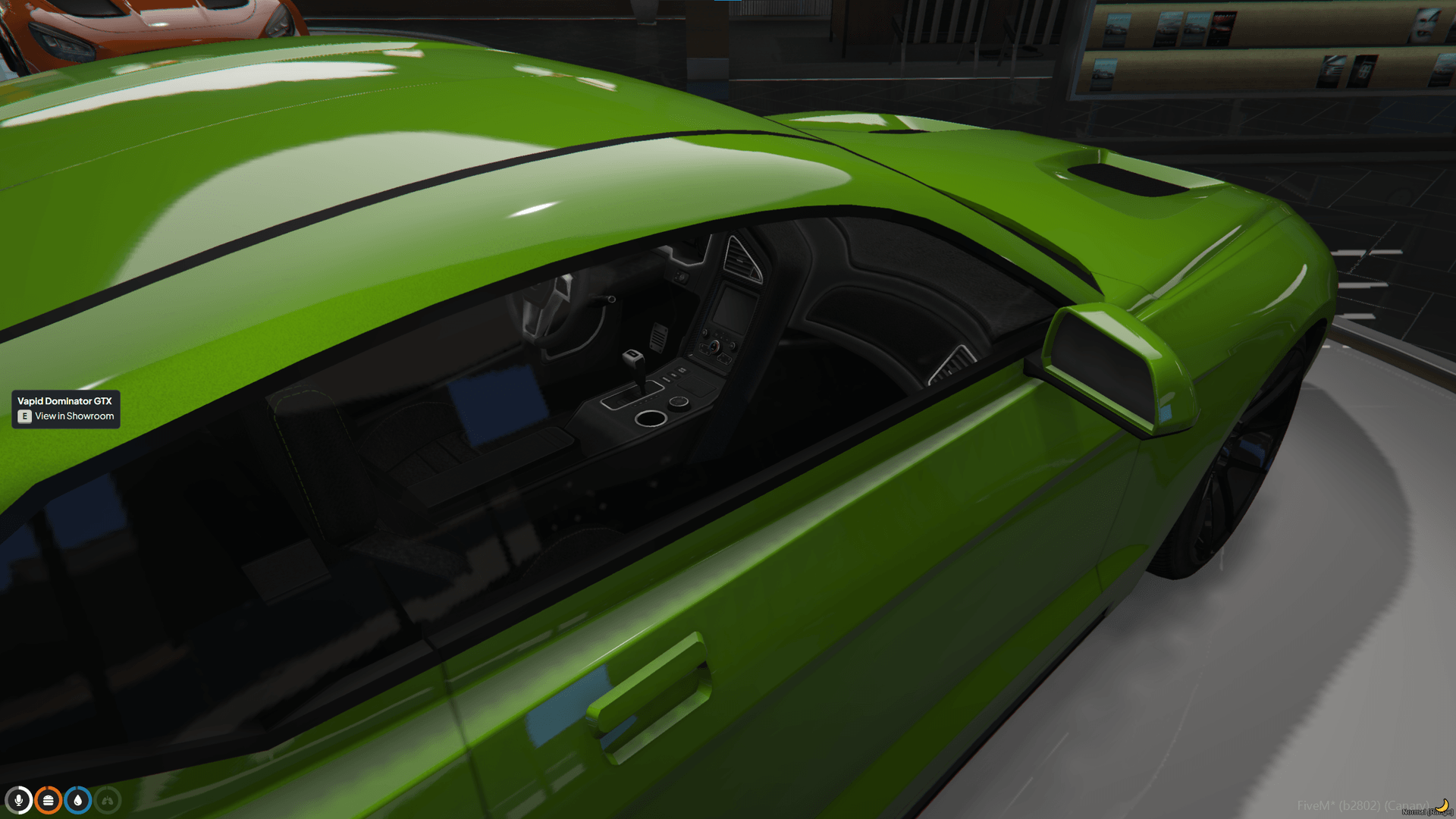Mute the voice chat microphone indicator

click(19, 800)
